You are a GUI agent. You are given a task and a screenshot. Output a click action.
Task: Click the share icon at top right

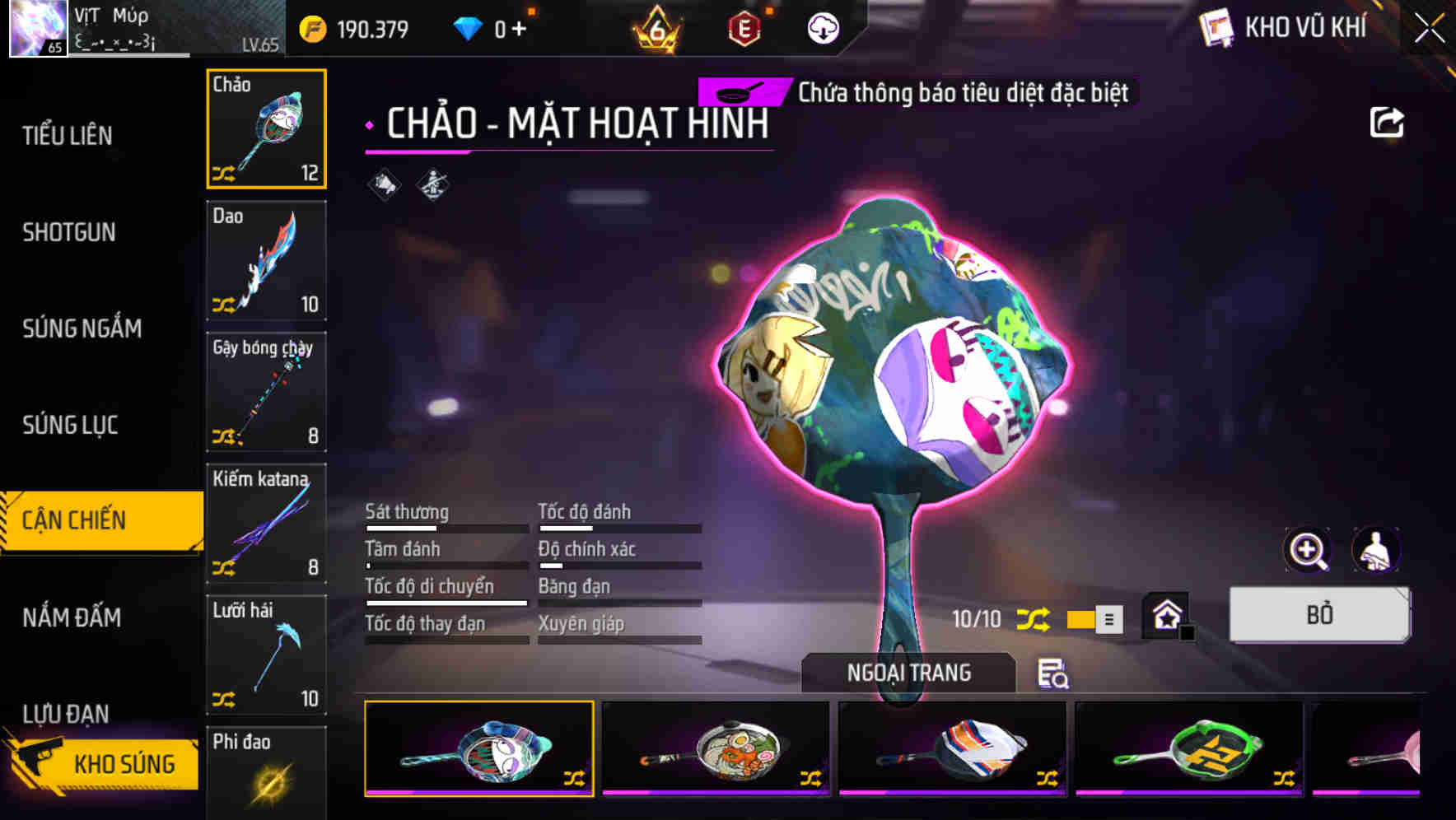click(1387, 121)
